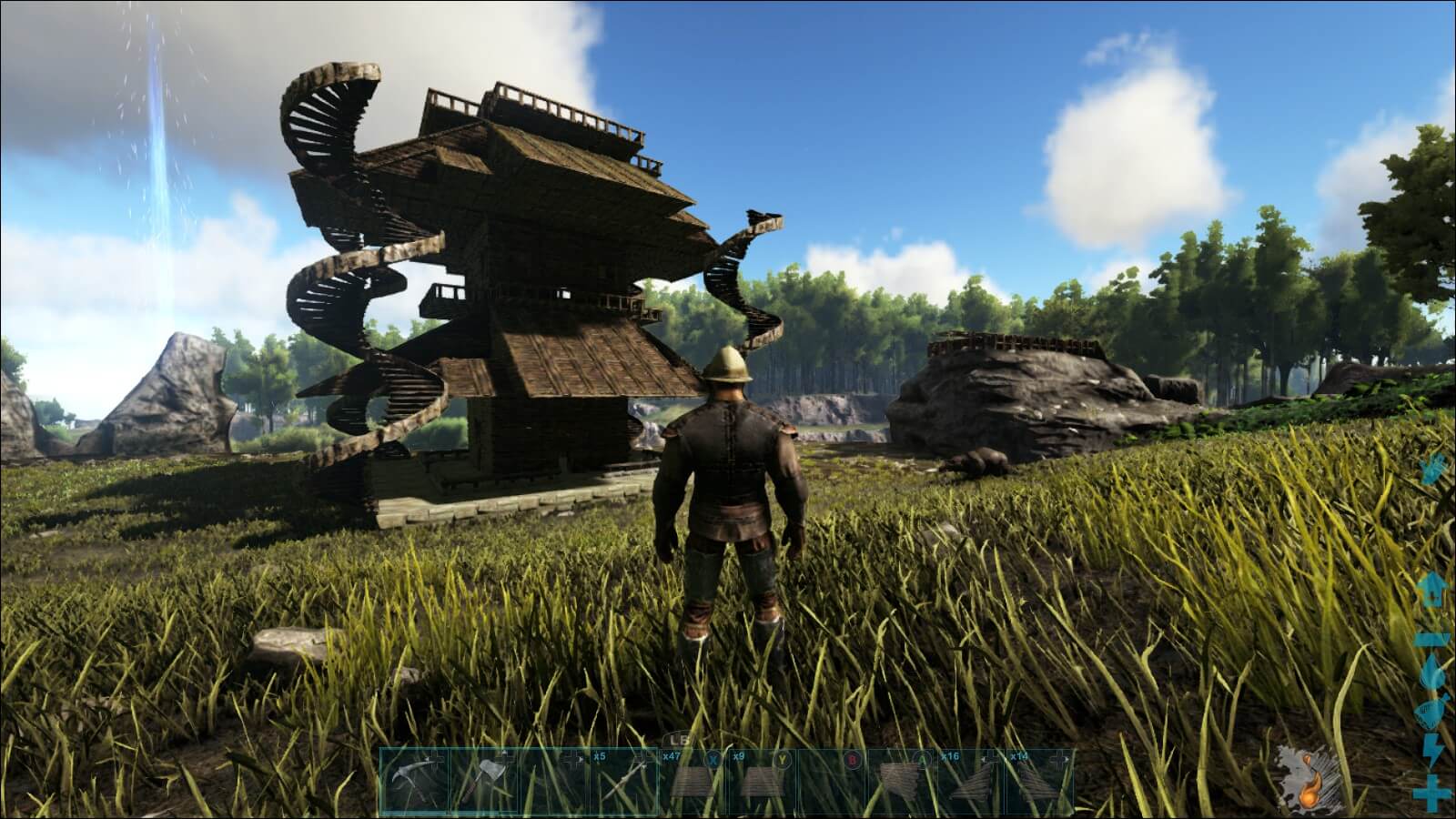This screenshot has height=819, width=1456.
Task: Choose the sloped wooden wall stack x16
Action: (970, 780)
